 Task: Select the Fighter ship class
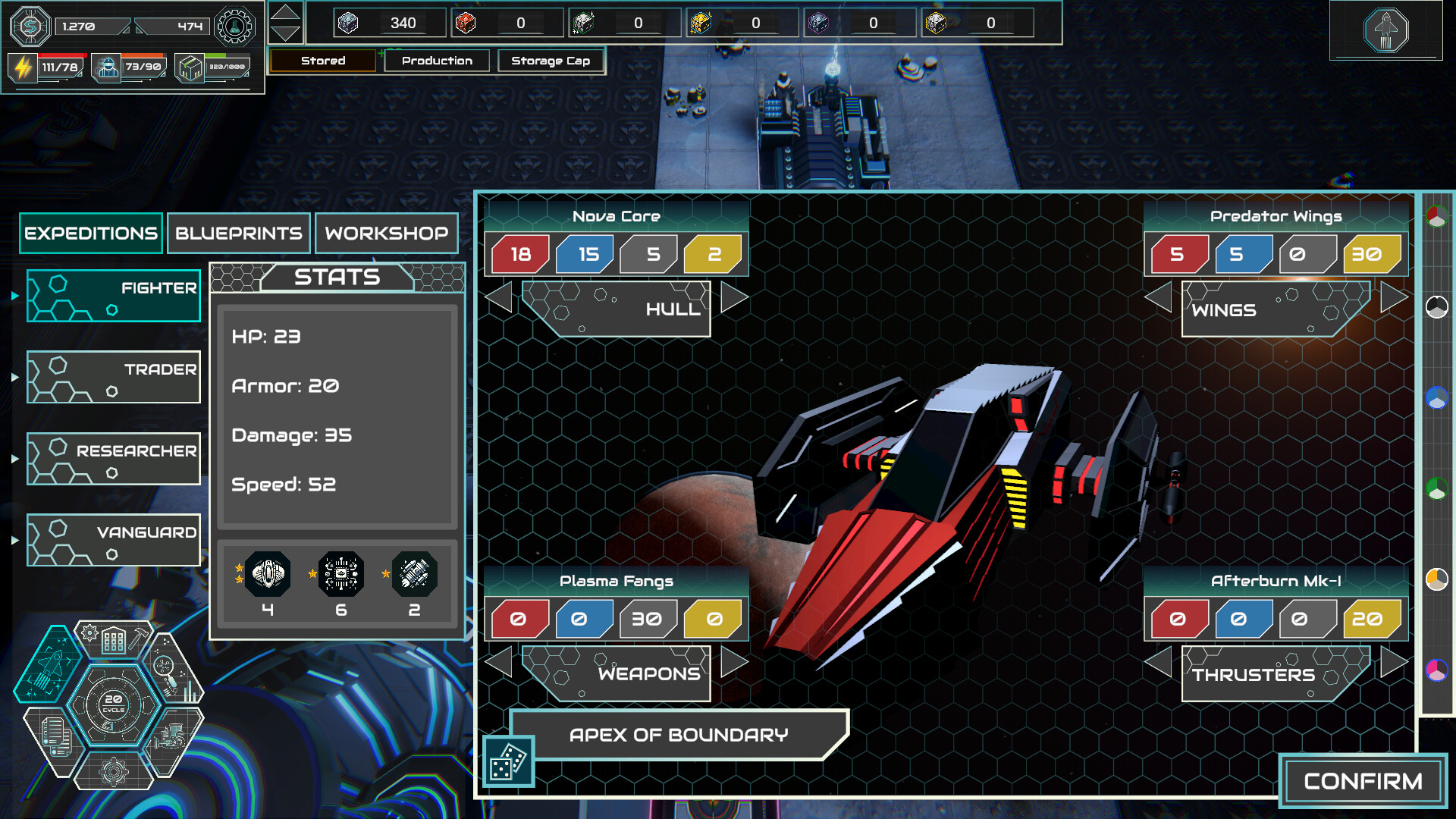(114, 296)
